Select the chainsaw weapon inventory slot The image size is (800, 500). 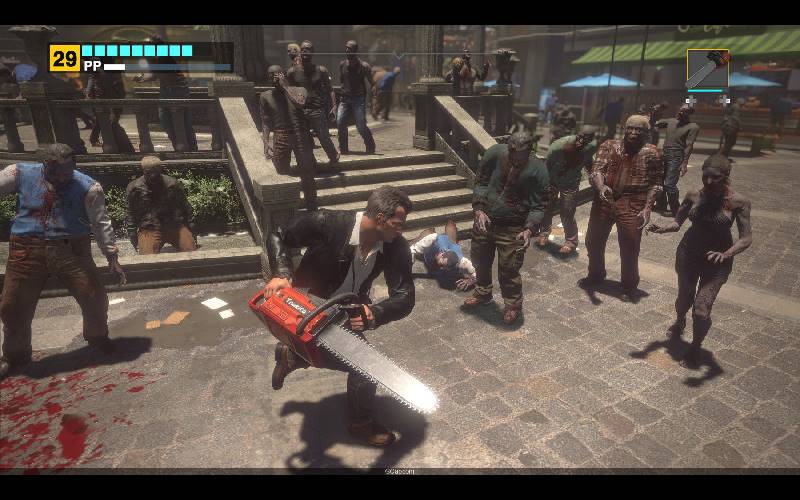pos(707,68)
